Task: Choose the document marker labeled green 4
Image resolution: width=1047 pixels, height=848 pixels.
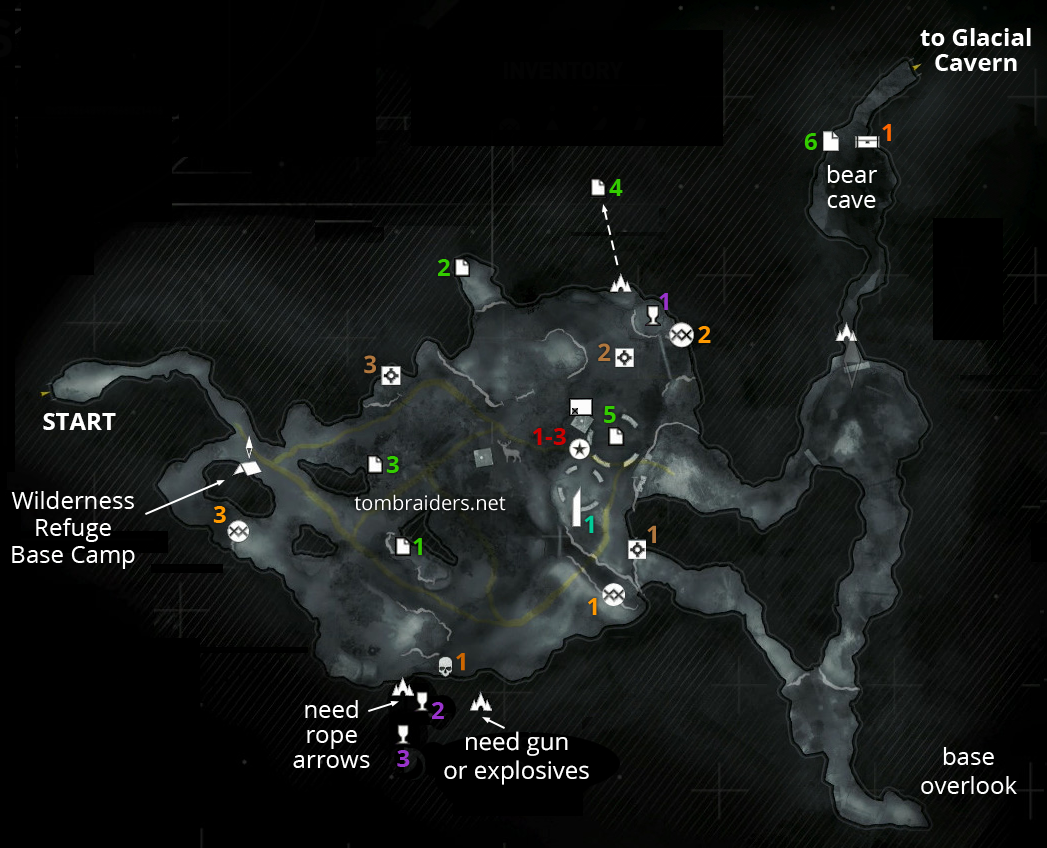Action: (598, 187)
